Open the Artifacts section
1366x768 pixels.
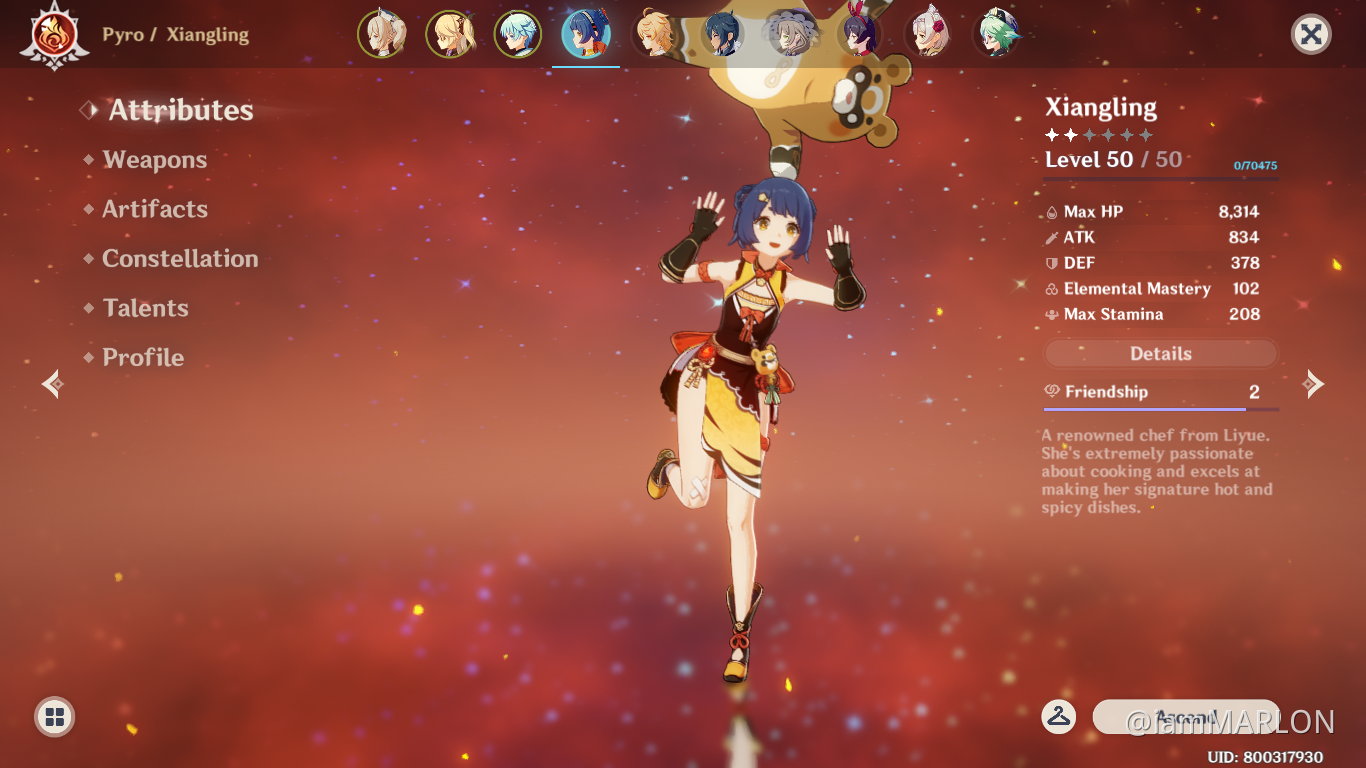click(155, 209)
